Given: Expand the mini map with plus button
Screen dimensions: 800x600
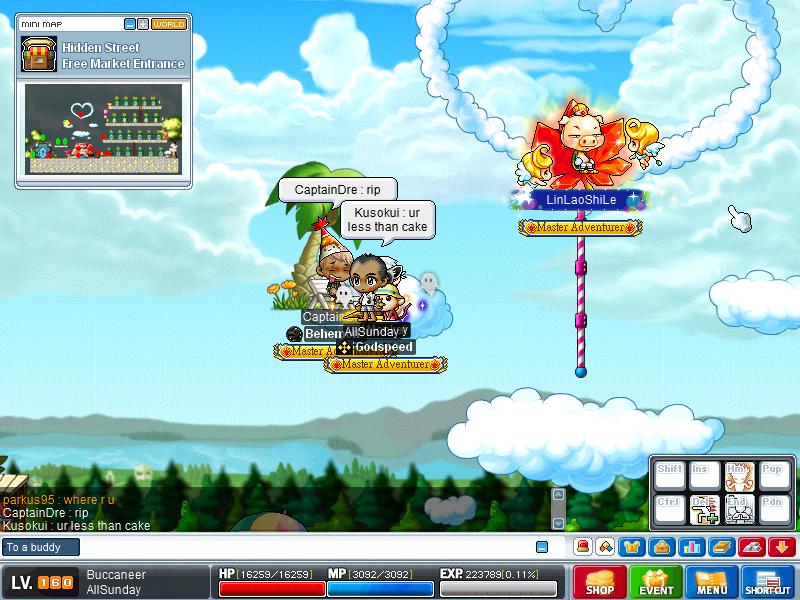Looking at the screenshot, I should [x=143, y=23].
